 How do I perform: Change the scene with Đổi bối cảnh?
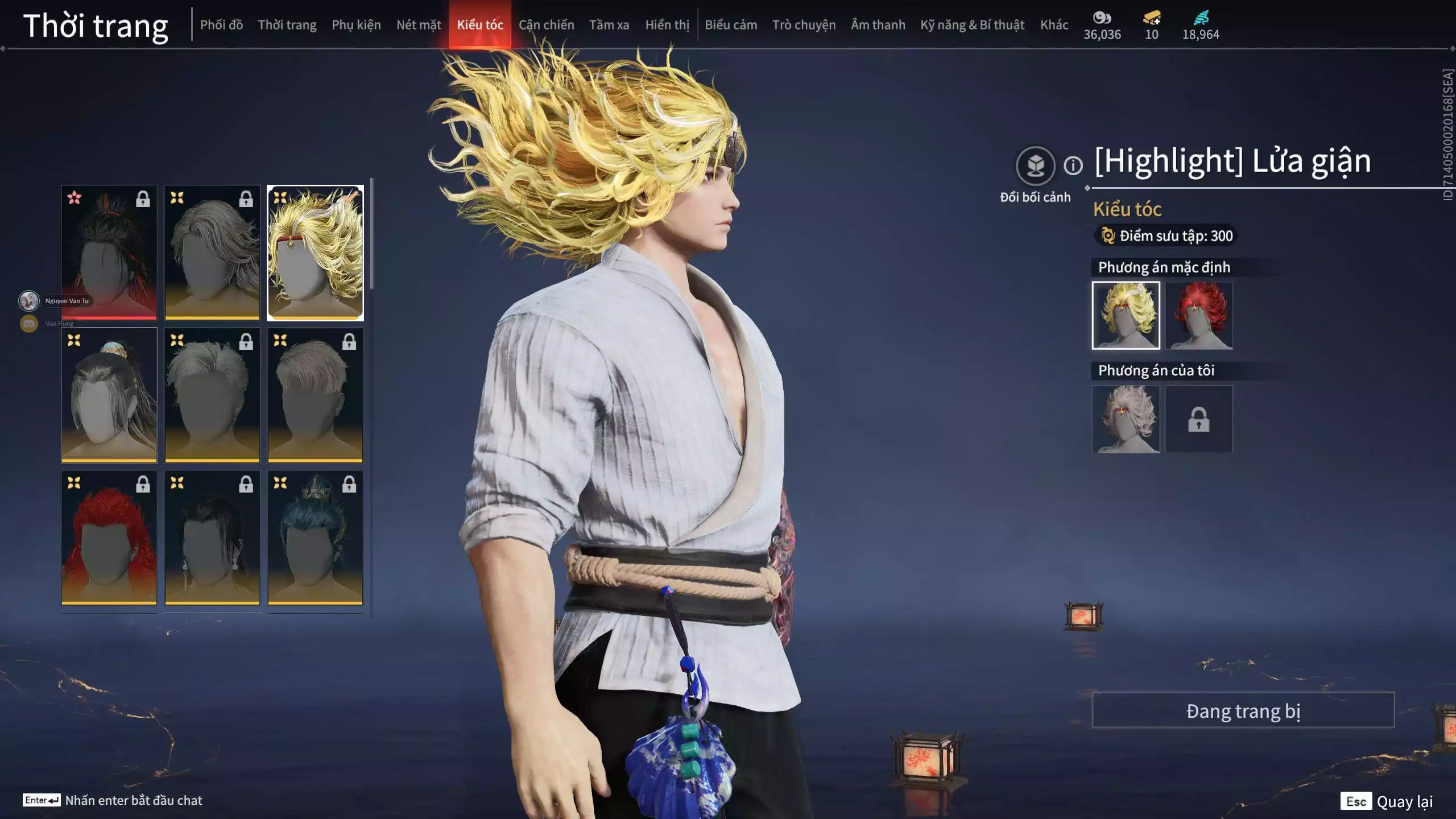coord(1035,166)
